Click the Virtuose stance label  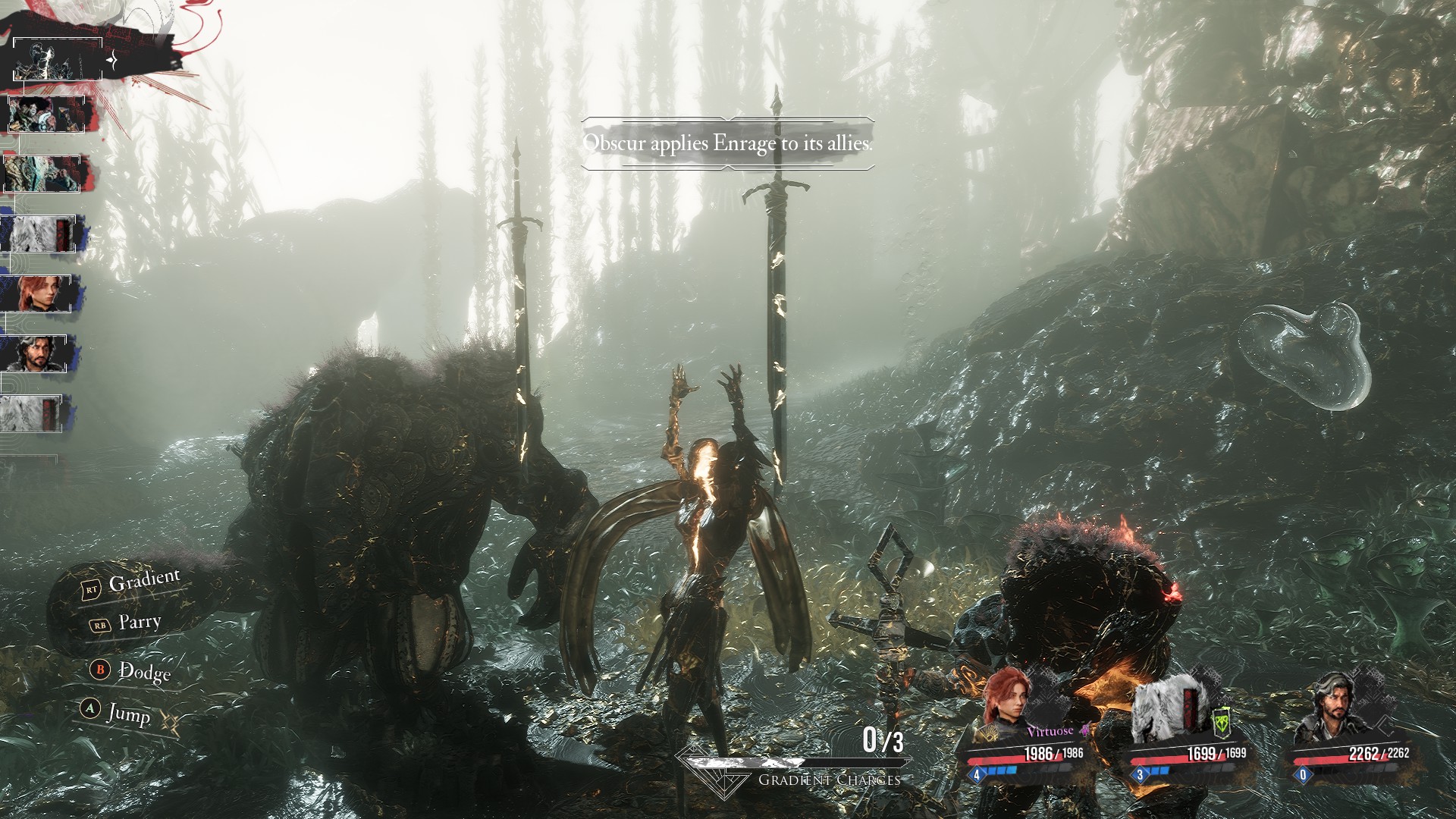click(1050, 731)
